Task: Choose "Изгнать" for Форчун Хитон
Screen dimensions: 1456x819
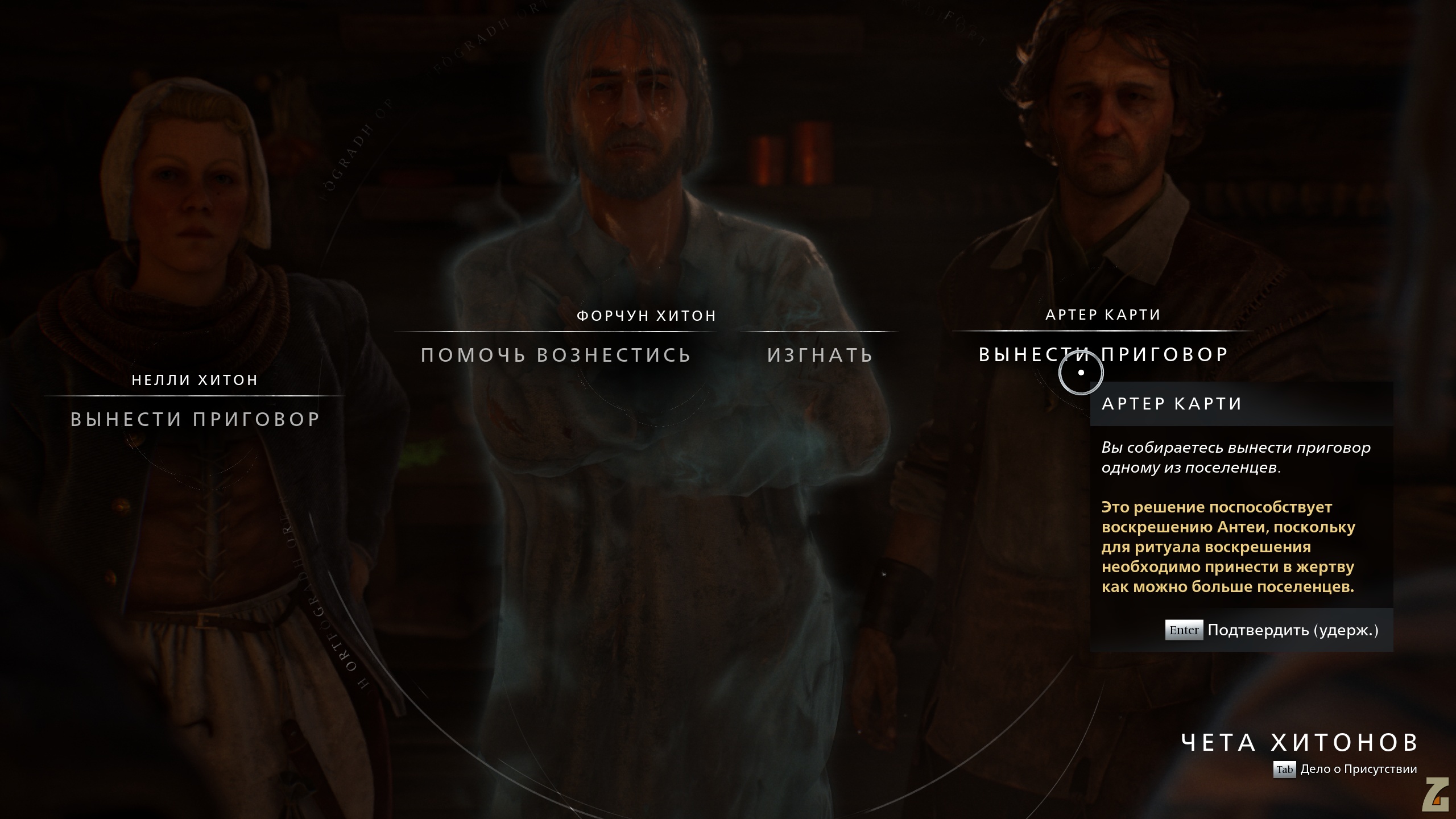Action: [820, 355]
